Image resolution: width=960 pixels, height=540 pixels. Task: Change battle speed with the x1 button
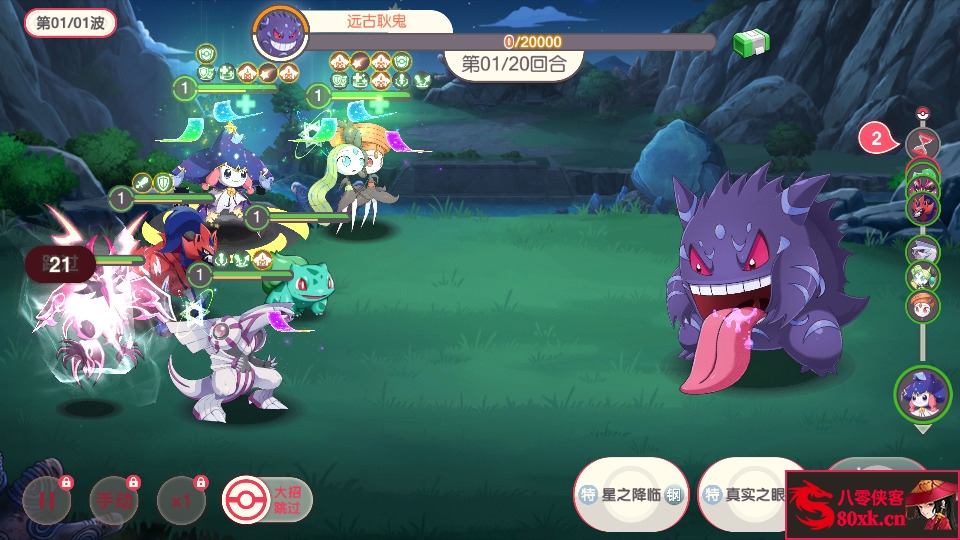pyautogui.click(x=181, y=500)
